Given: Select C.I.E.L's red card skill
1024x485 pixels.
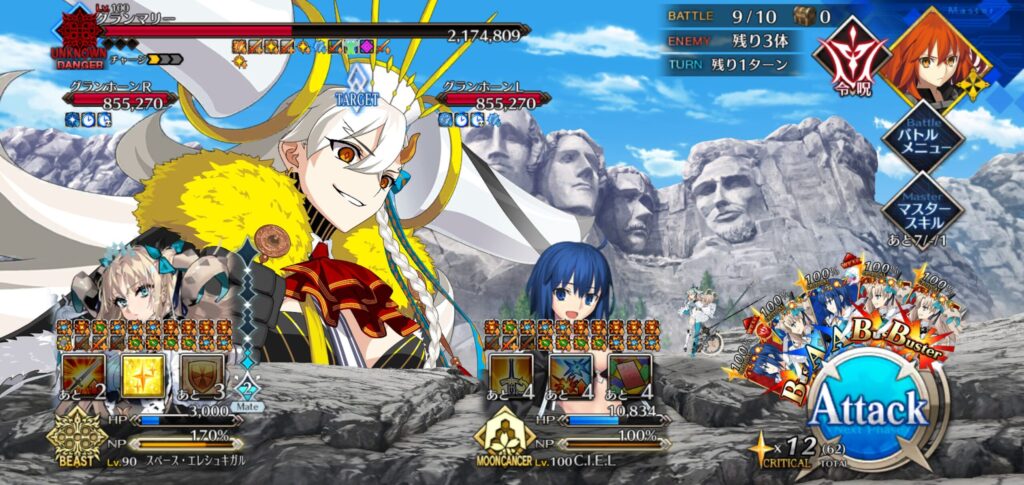Looking at the screenshot, I should pyautogui.click(x=630, y=376).
